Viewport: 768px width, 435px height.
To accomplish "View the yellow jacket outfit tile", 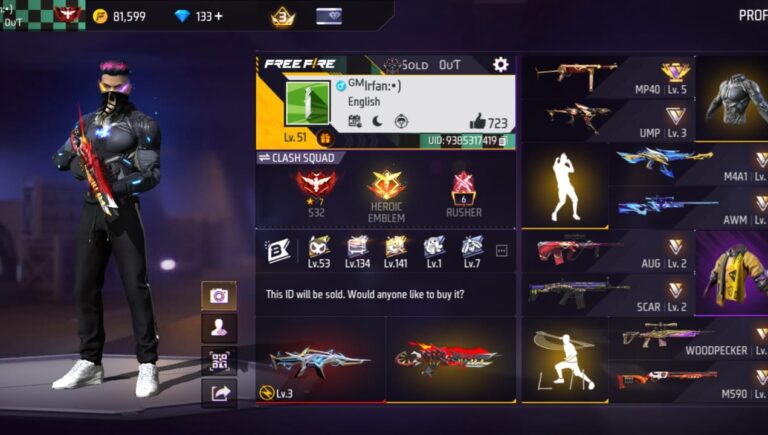I will point(731,272).
